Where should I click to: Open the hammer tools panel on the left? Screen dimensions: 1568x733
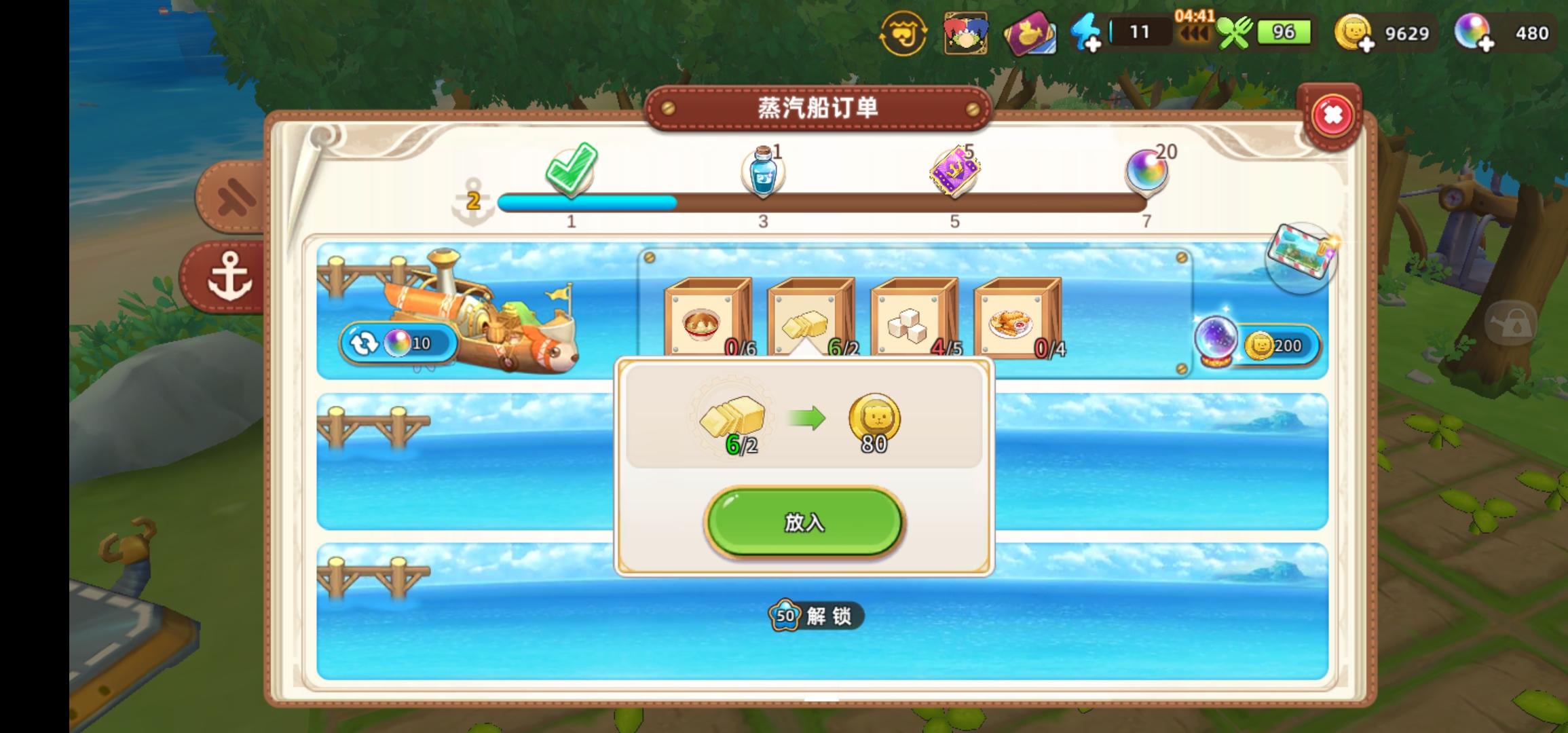click(231, 197)
